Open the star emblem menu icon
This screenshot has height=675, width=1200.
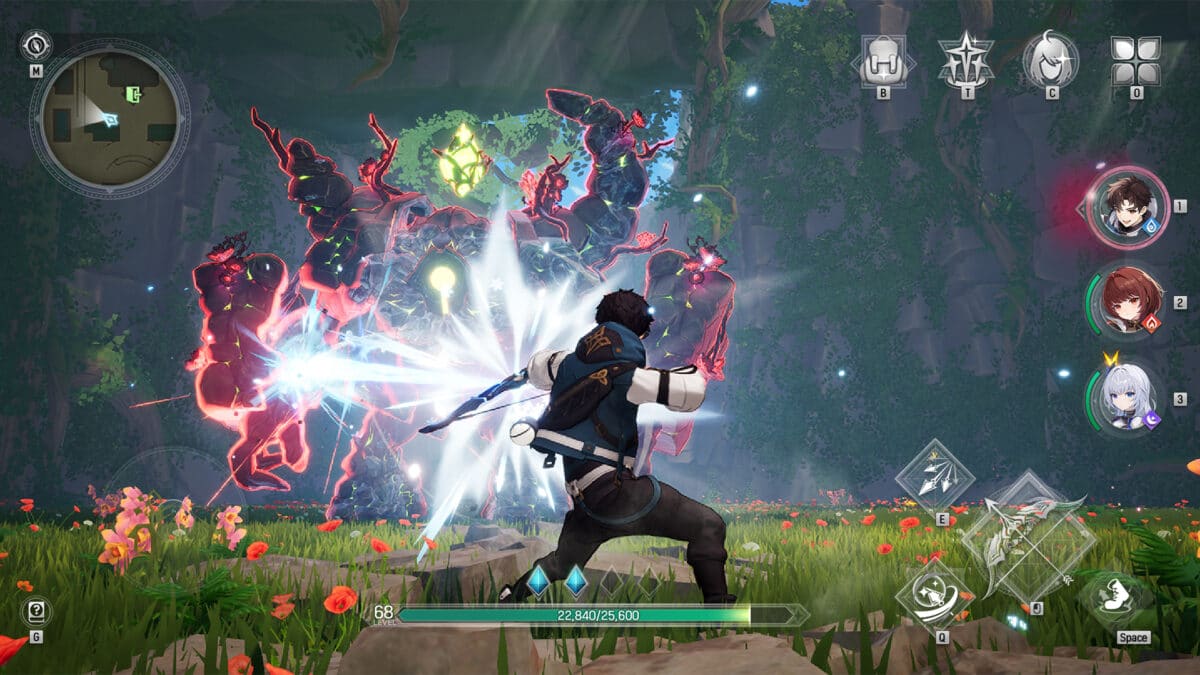[966, 62]
